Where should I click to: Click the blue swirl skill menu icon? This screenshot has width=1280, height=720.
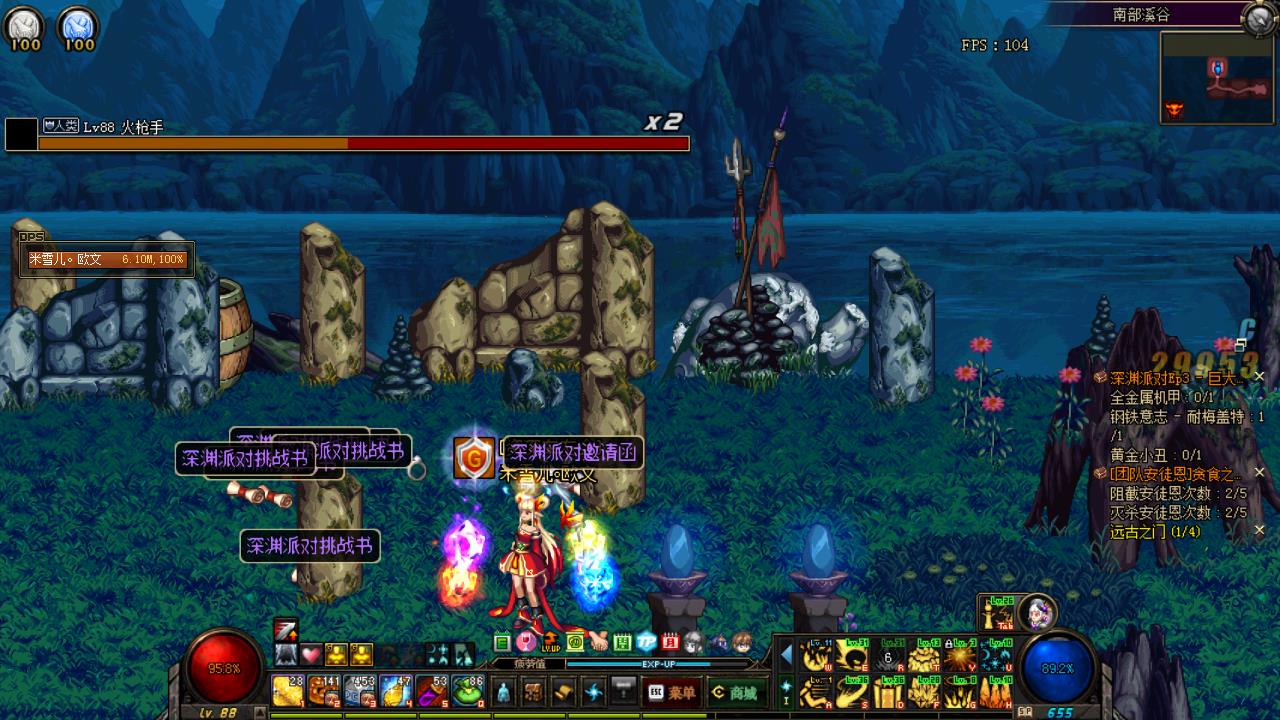pyautogui.click(x=594, y=691)
